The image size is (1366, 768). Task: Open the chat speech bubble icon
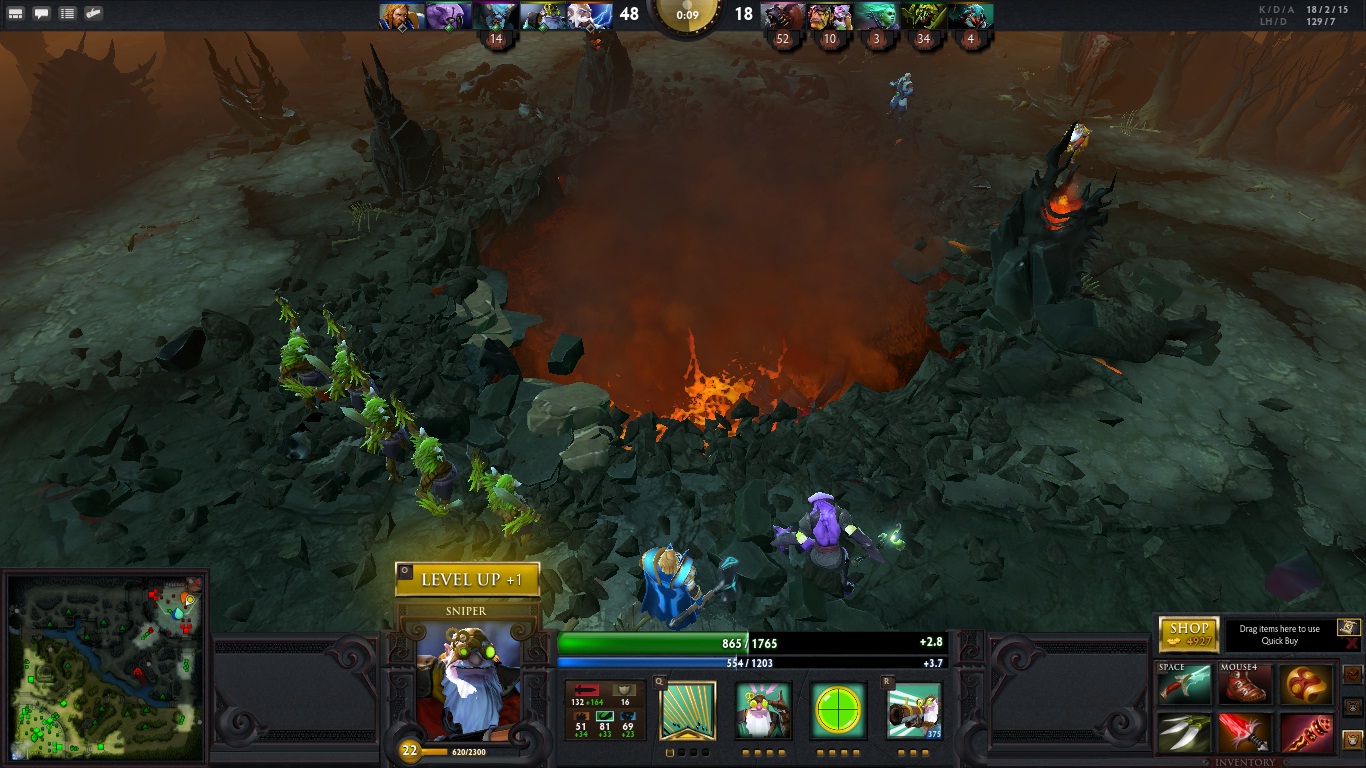(42, 14)
